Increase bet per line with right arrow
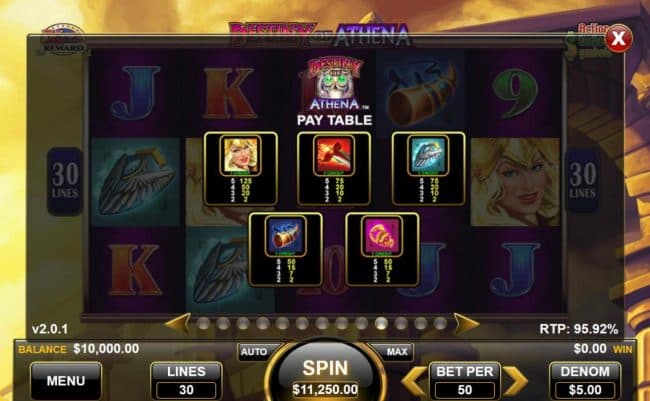Screen dimensions: 650x401 (514, 380)
